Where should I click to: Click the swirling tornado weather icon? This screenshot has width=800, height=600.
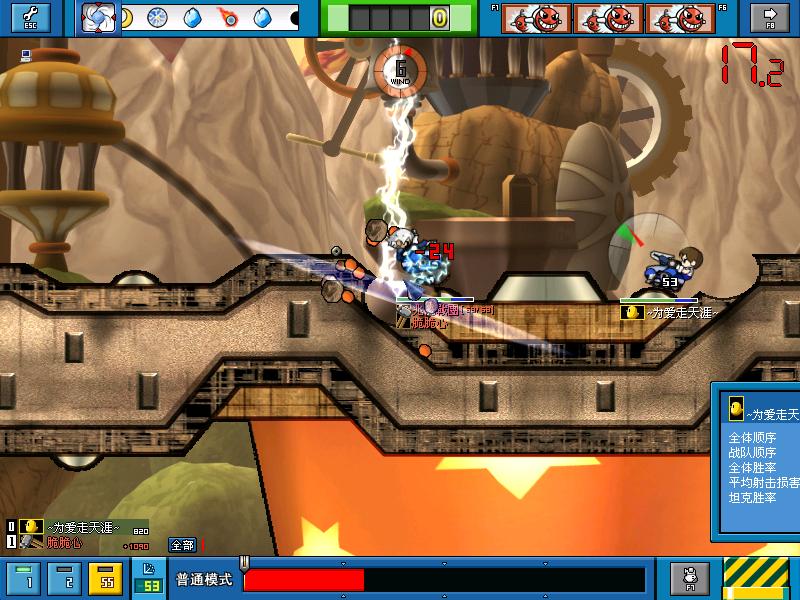[x=98, y=17]
